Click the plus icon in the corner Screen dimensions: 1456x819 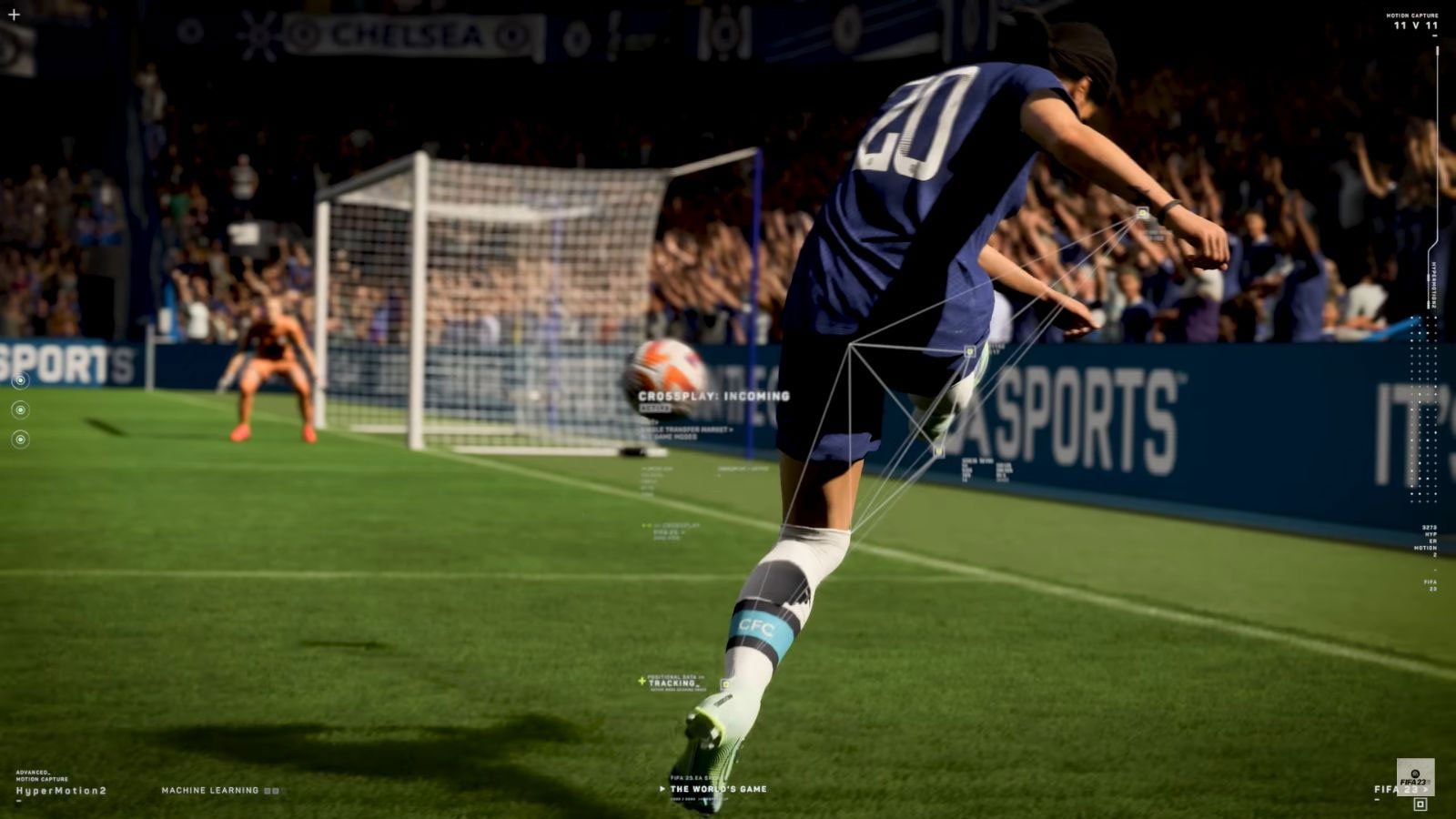(14, 15)
